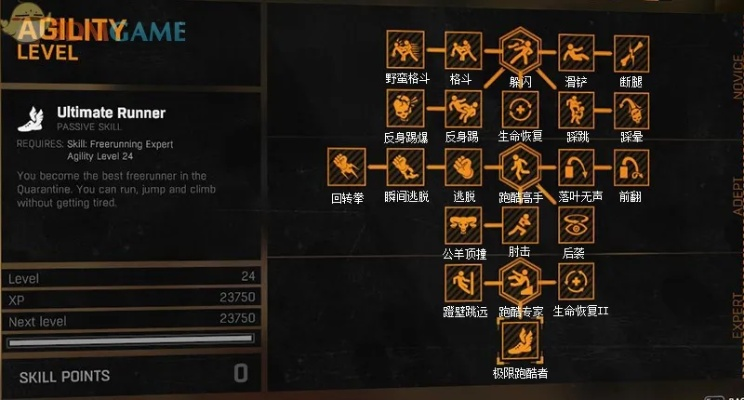Select the 野蛮格斗 skill icon
744x400 pixels.
pos(403,48)
